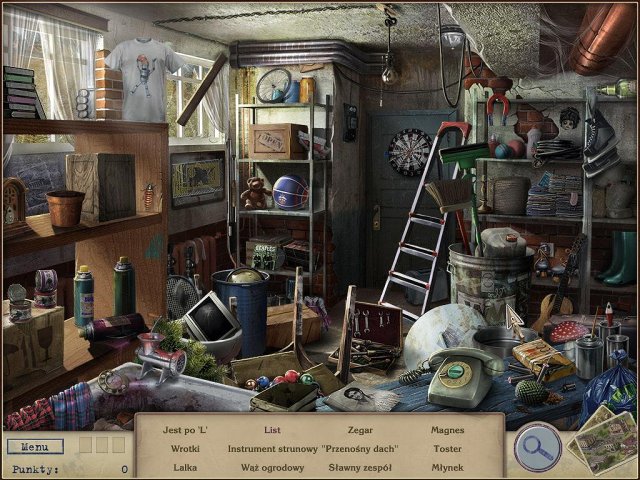Choose the 'Wrotki' list entry
Viewport: 640px width, 480px height.
[x=185, y=449]
